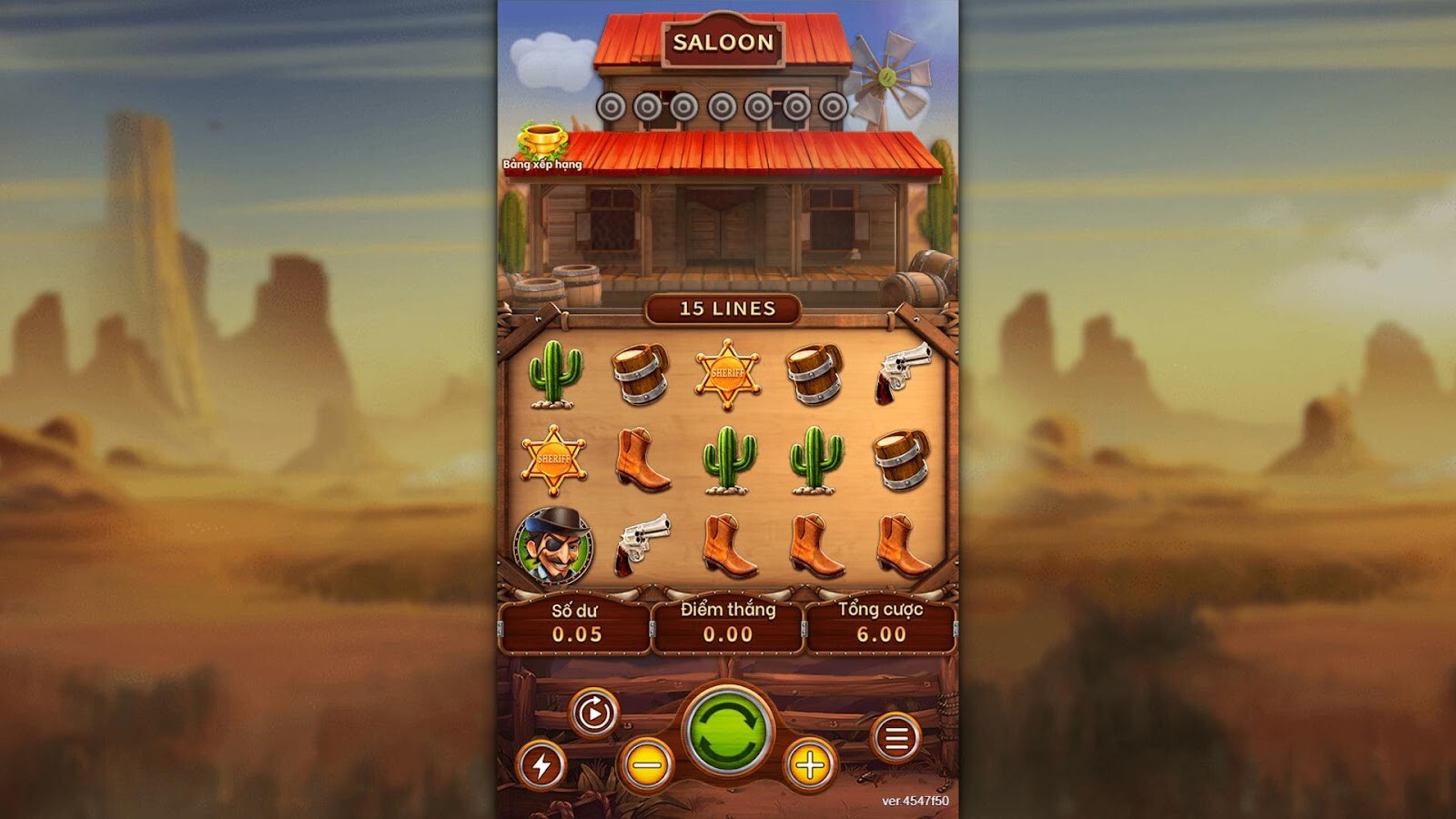Select the sheriff badge symbol on top row
This screenshot has height=819, width=1456.
tap(727, 373)
